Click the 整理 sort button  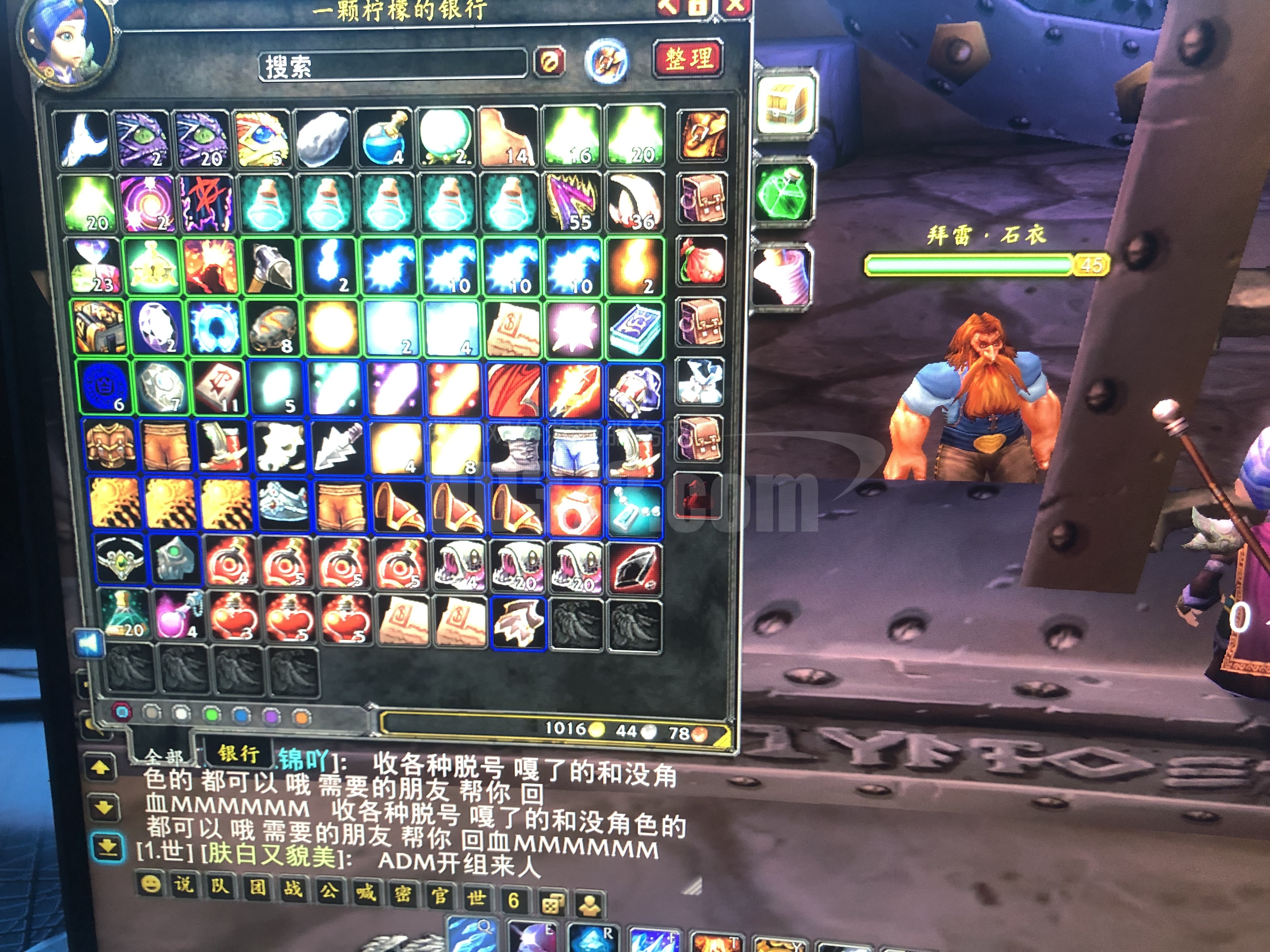[689, 59]
